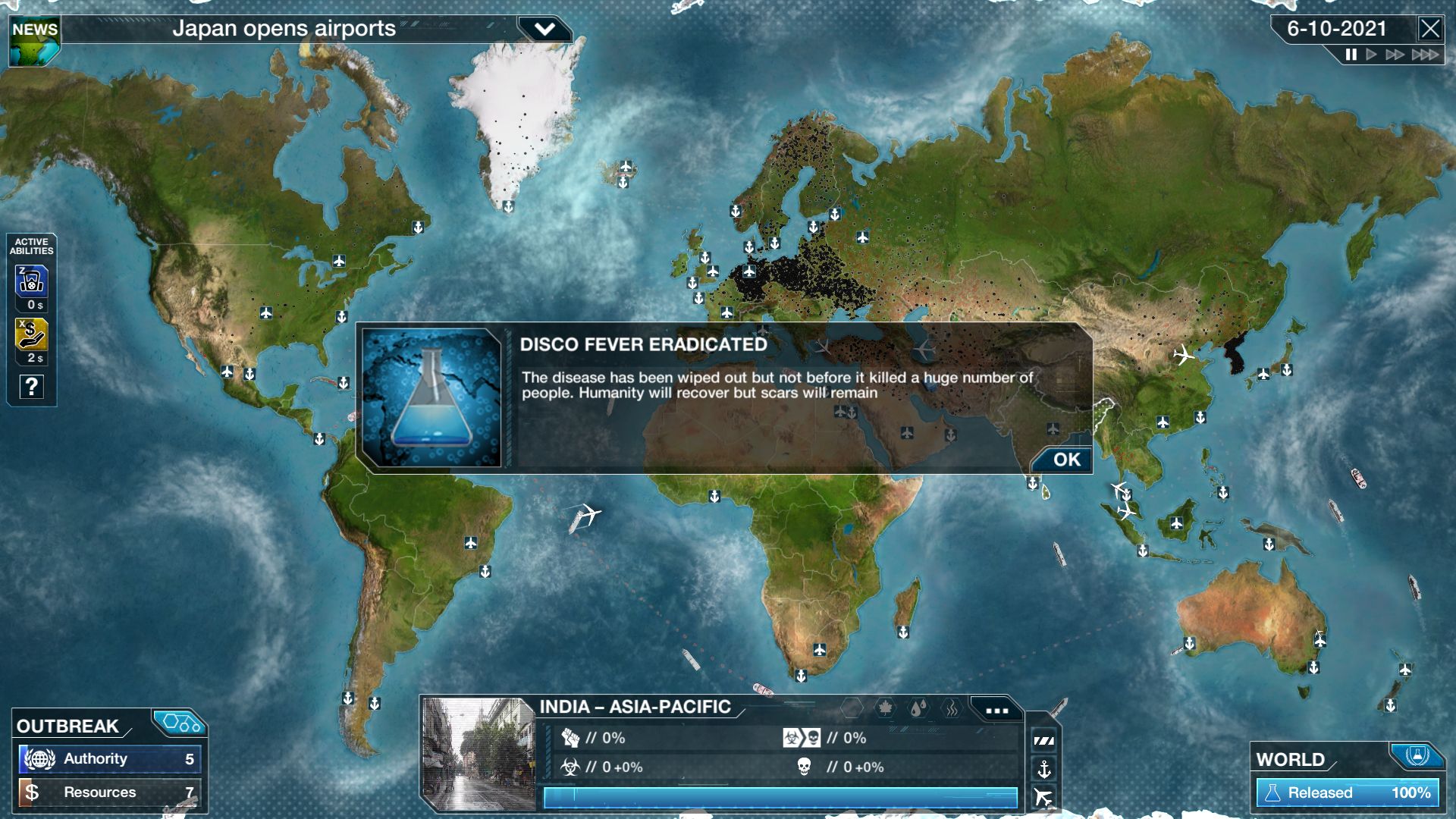Open the NEWS panel icon
1456x819 pixels.
(x=34, y=42)
